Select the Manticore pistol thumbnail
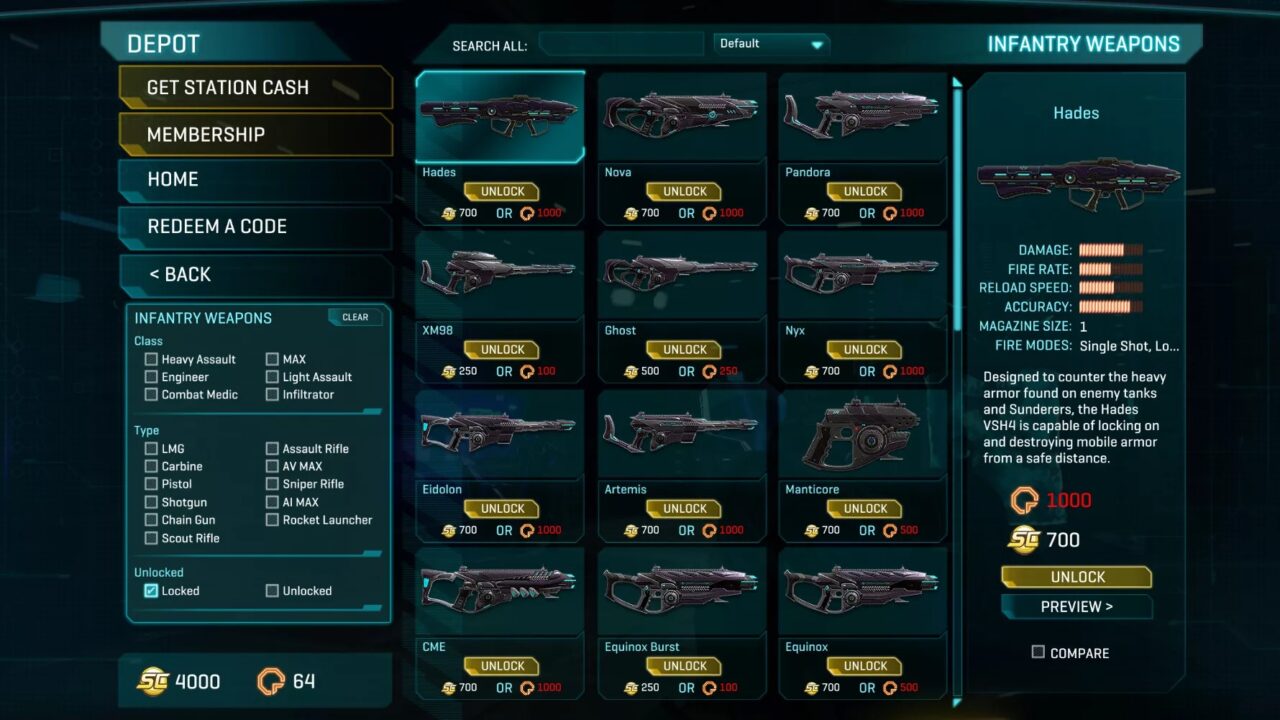Screen dimensions: 1280x720 click(x=862, y=431)
